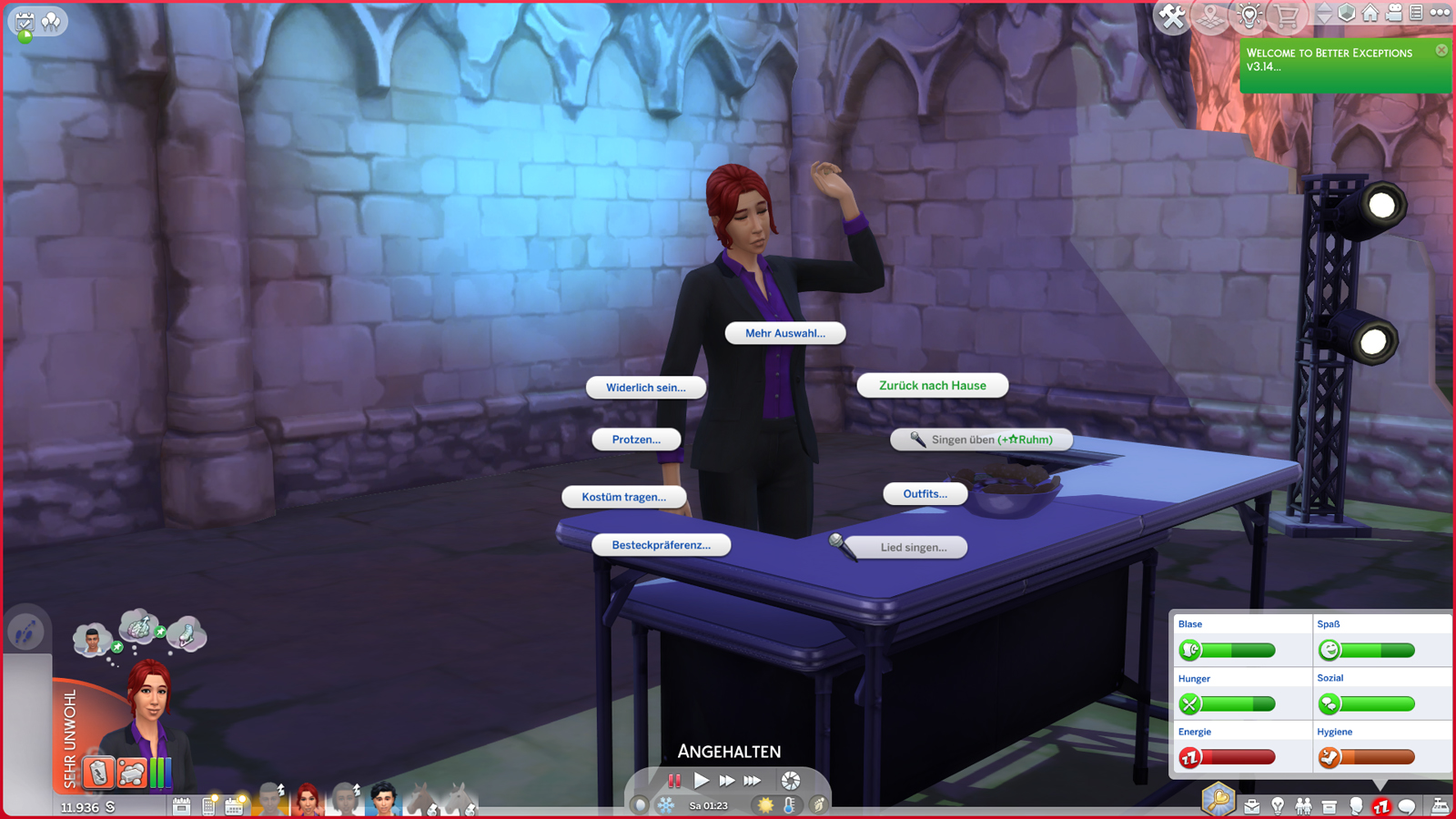Screen dimensions: 1456x819
Task: Click the 'Zurück nach Hause' option
Action: tap(931, 384)
